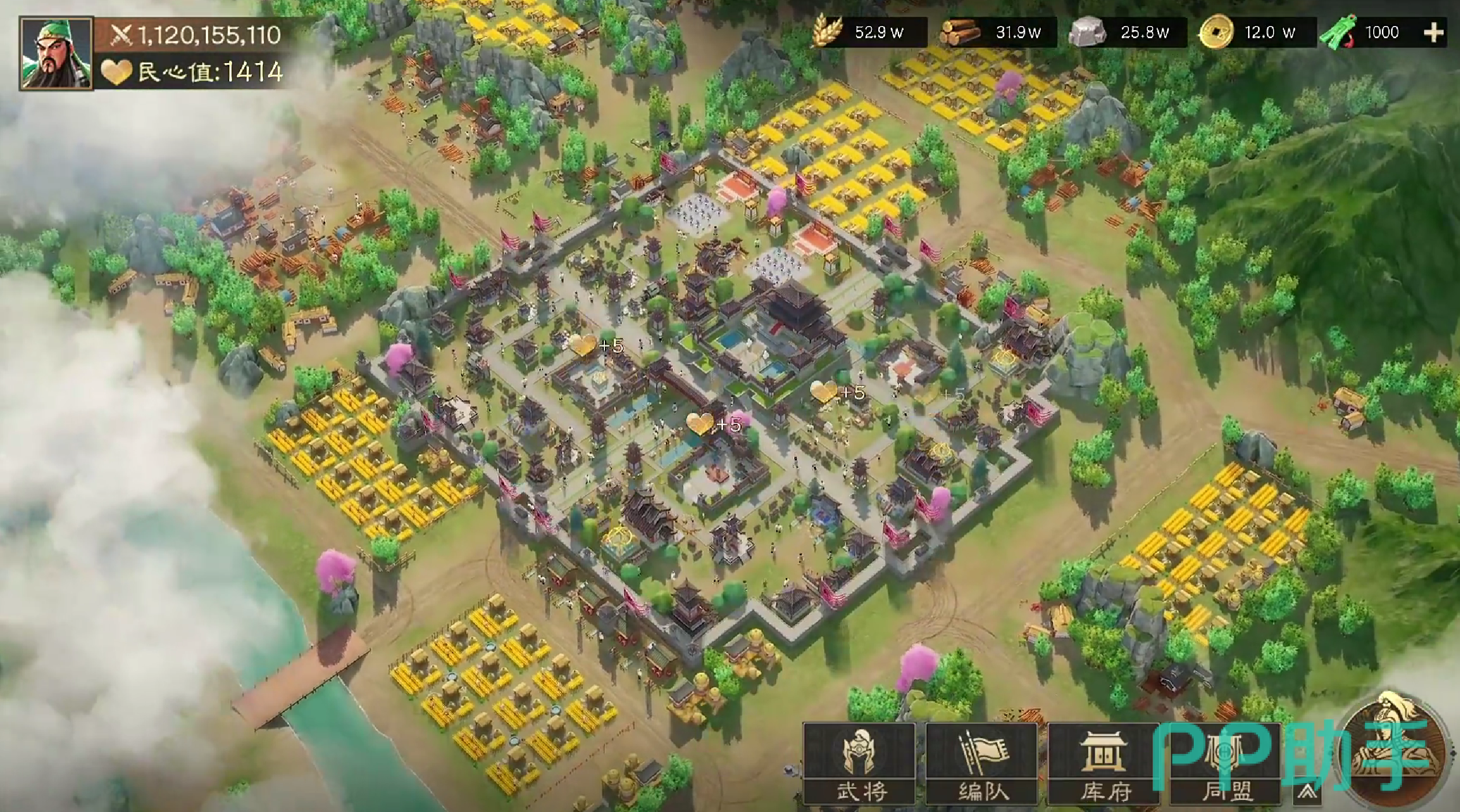Select the wood logs resource icon
This screenshot has height=812, width=1460.
point(959,32)
